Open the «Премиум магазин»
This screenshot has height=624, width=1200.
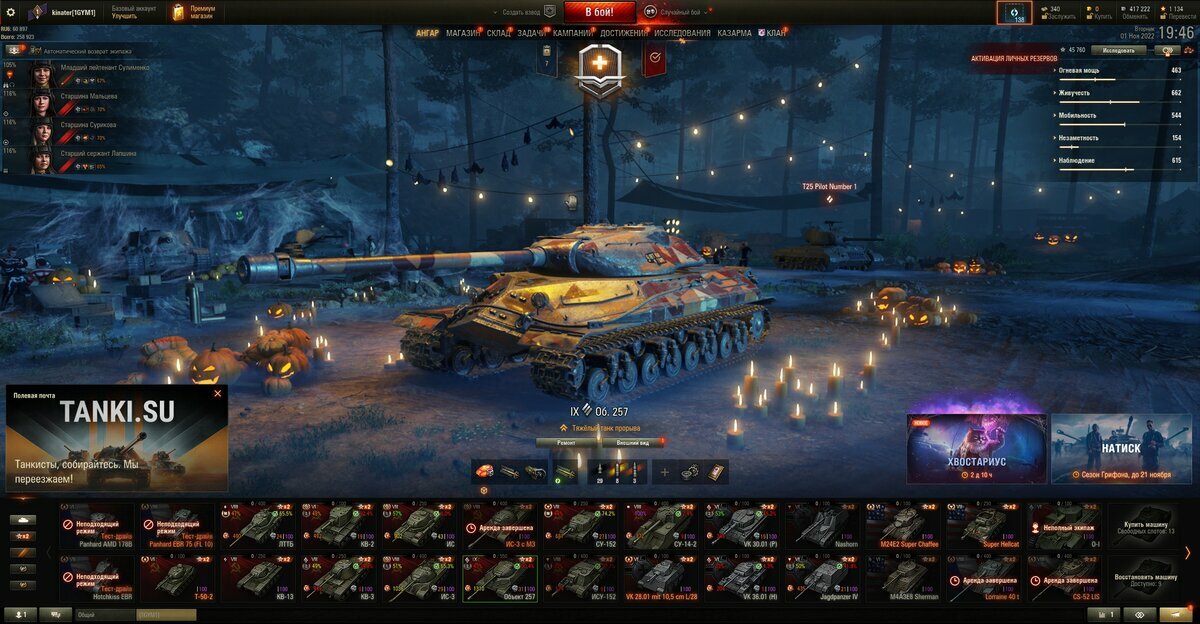coord(191,12)
